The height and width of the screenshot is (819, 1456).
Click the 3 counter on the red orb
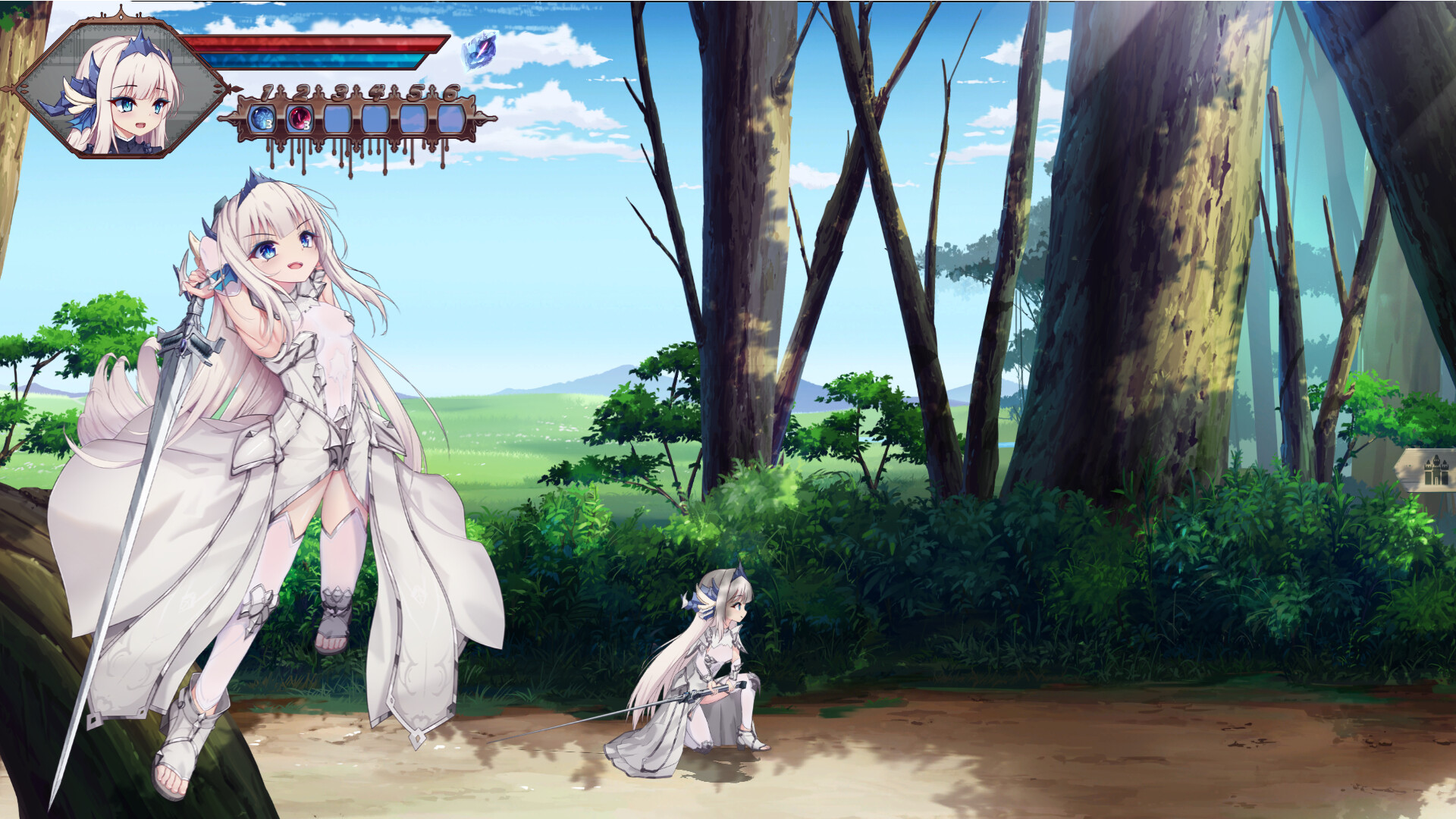coord(306,125)
